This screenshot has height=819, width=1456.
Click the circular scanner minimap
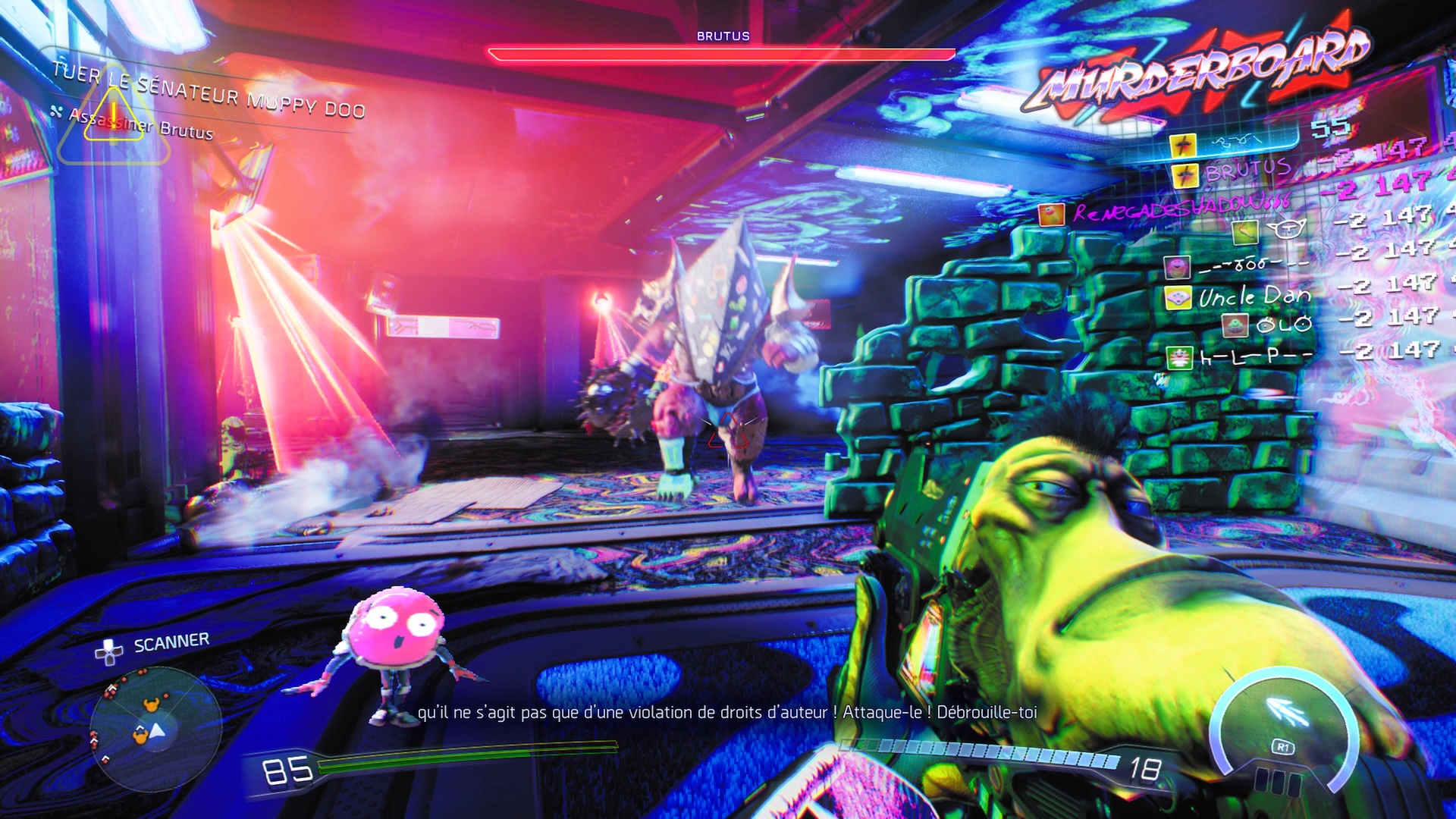click(x=155, y=730)
